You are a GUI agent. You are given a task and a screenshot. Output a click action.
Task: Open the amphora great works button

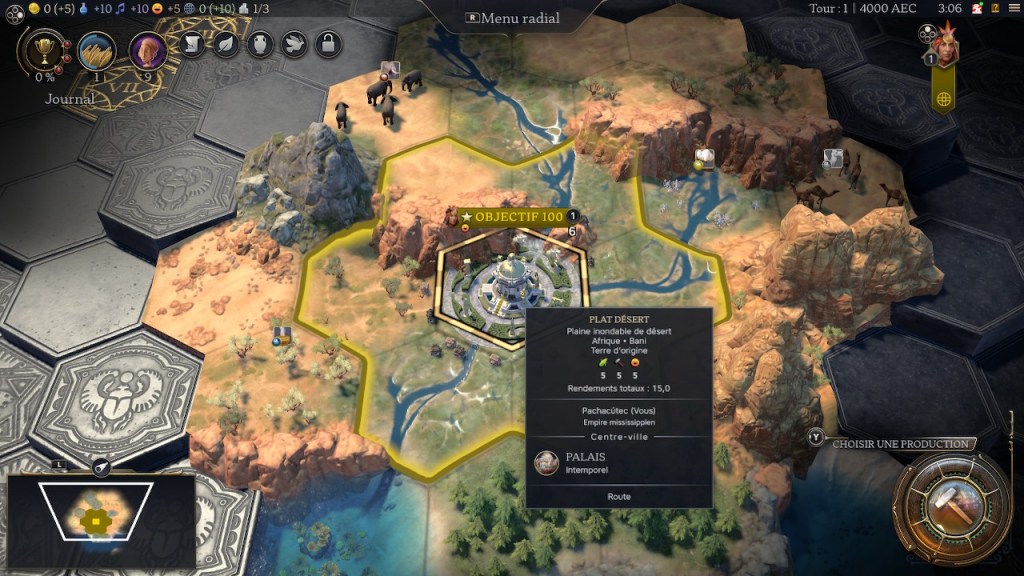[260, 44]
